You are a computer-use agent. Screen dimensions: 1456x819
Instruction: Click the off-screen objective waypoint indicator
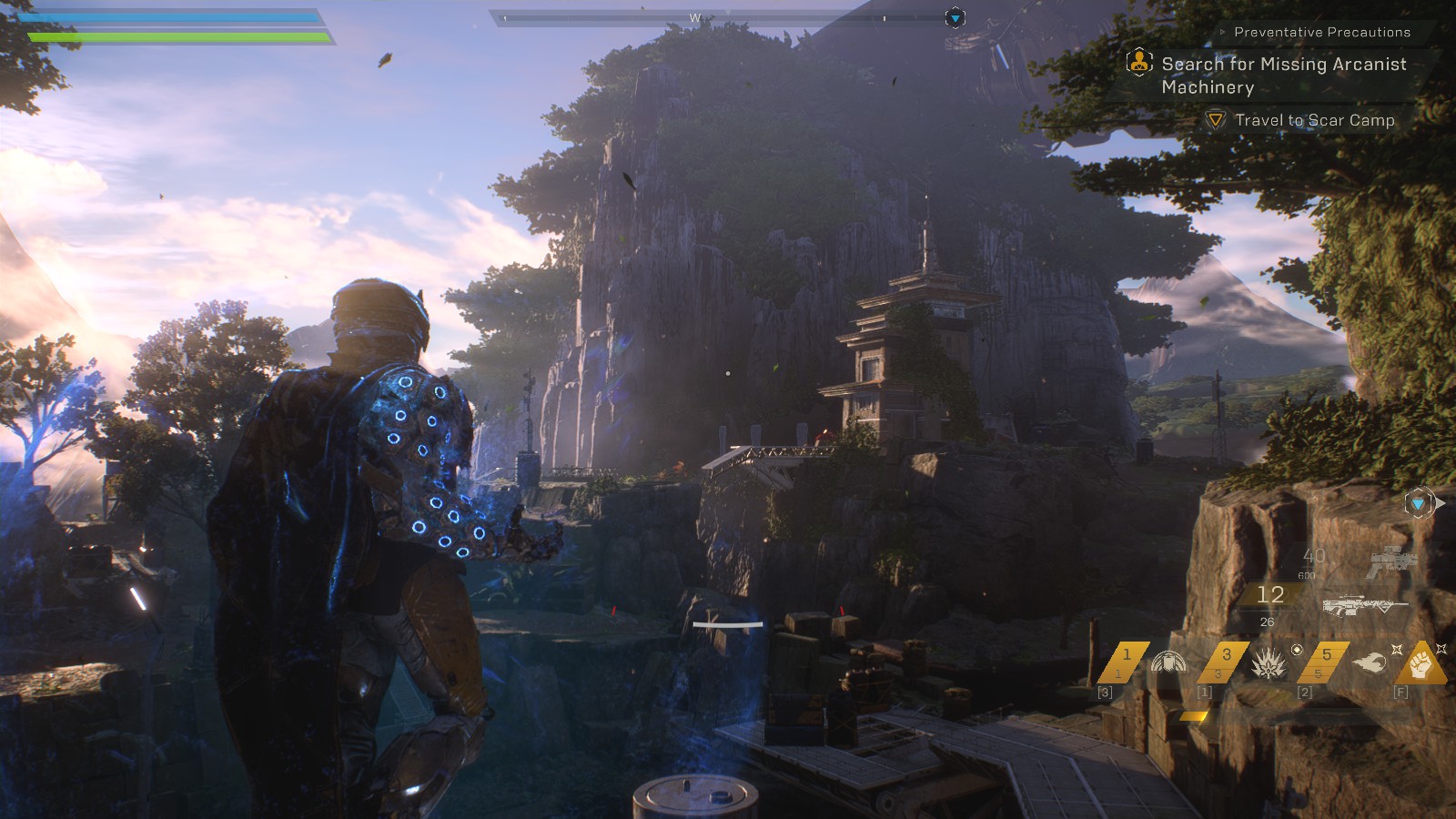point(1420,503)
